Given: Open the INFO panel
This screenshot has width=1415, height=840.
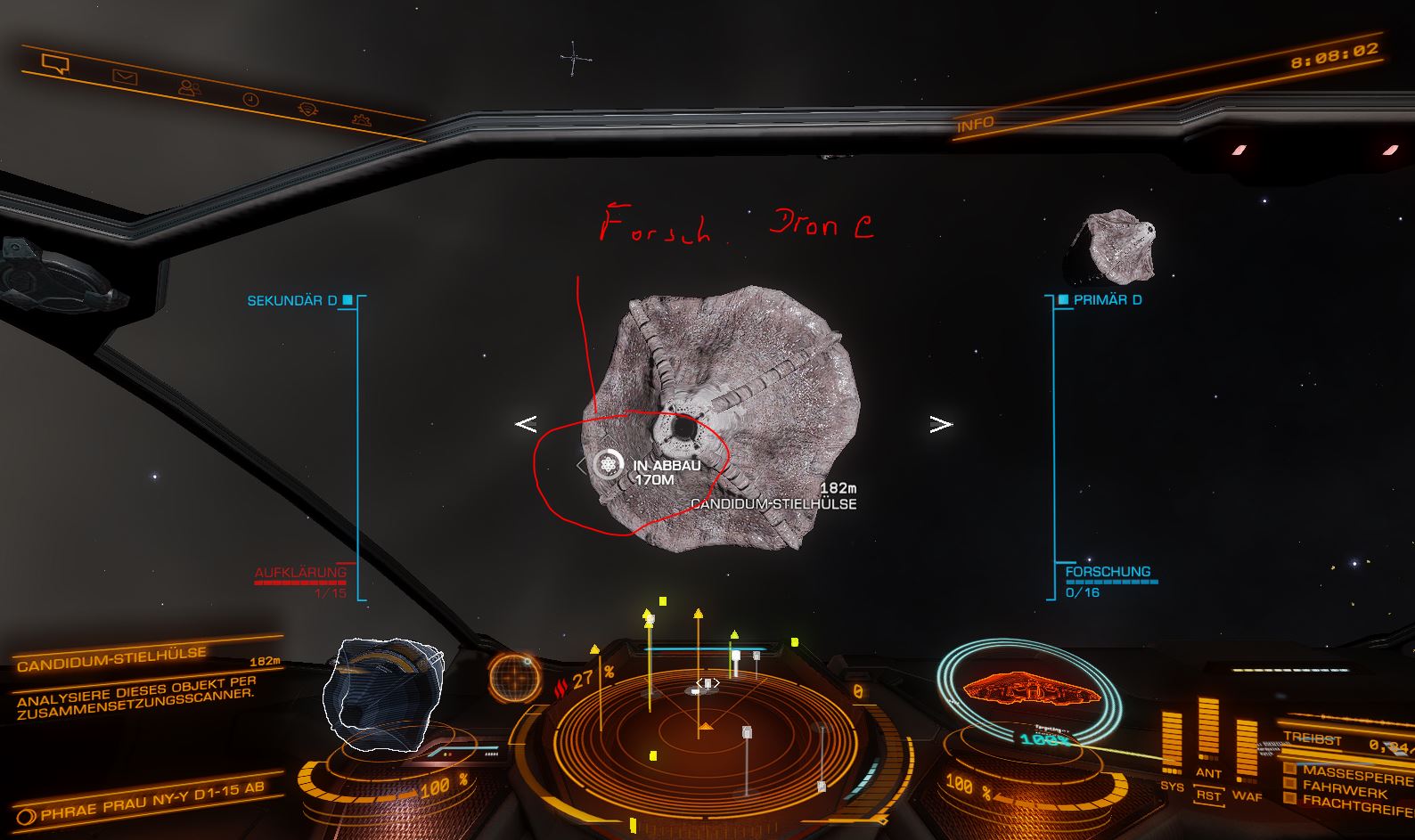Looking at the screenshot, I should pos(975,124).
